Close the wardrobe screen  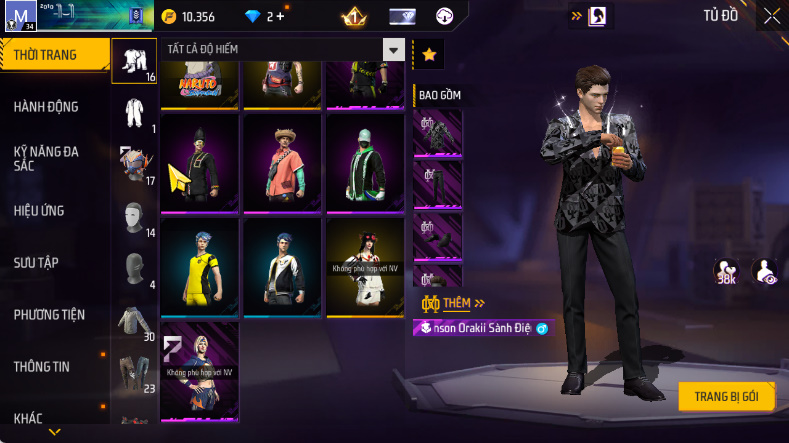772,15
